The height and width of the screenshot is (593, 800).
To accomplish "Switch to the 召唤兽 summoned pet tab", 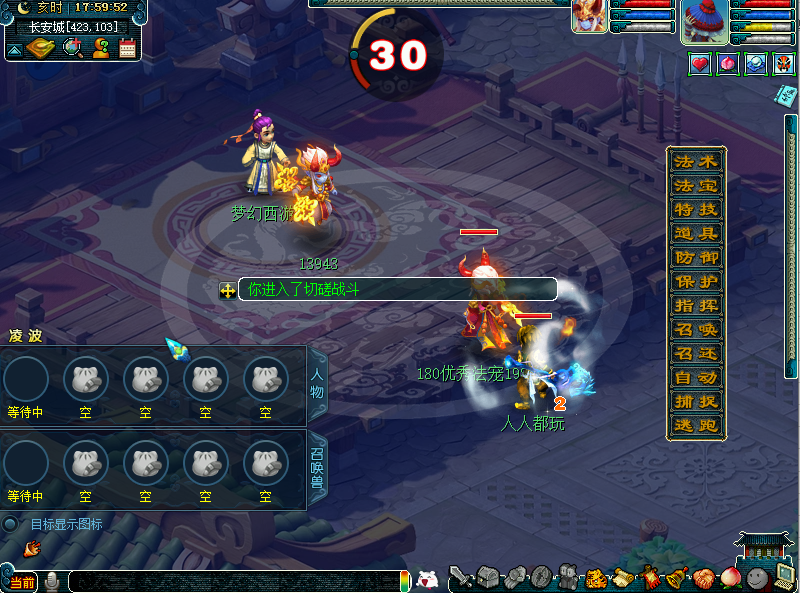I will [x=318, y=468].
